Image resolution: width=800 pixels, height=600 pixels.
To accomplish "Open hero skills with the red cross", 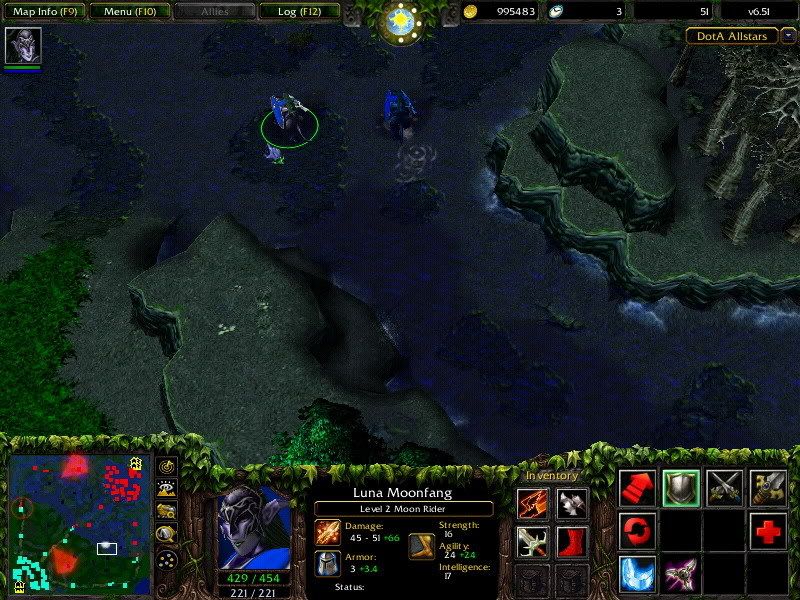I will click(768, 531).
